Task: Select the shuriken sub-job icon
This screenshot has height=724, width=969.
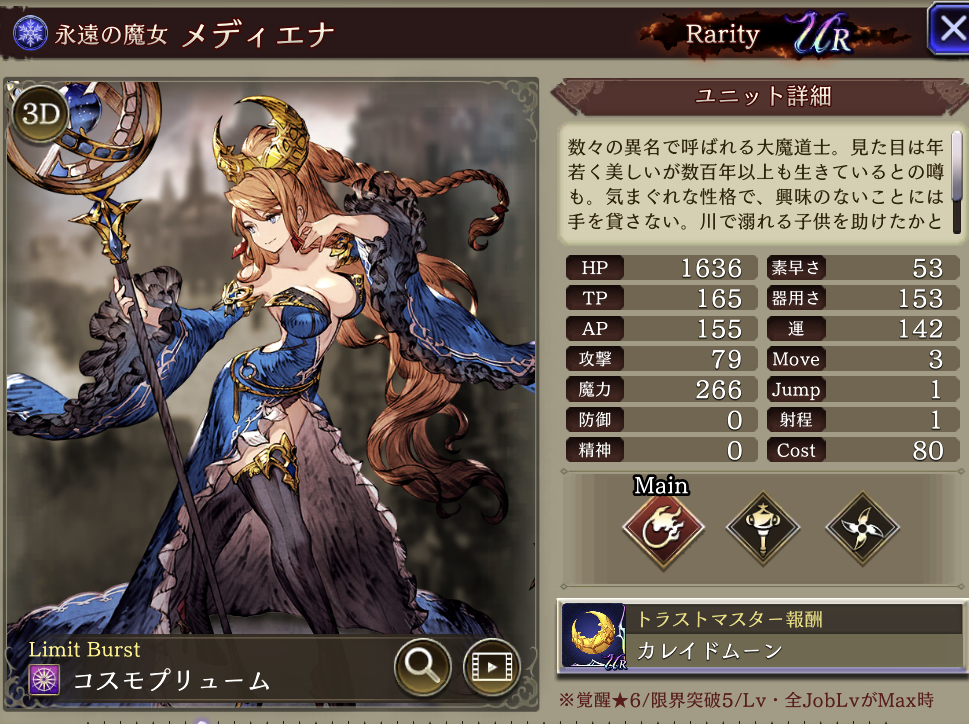Action: tap(863, 530)
